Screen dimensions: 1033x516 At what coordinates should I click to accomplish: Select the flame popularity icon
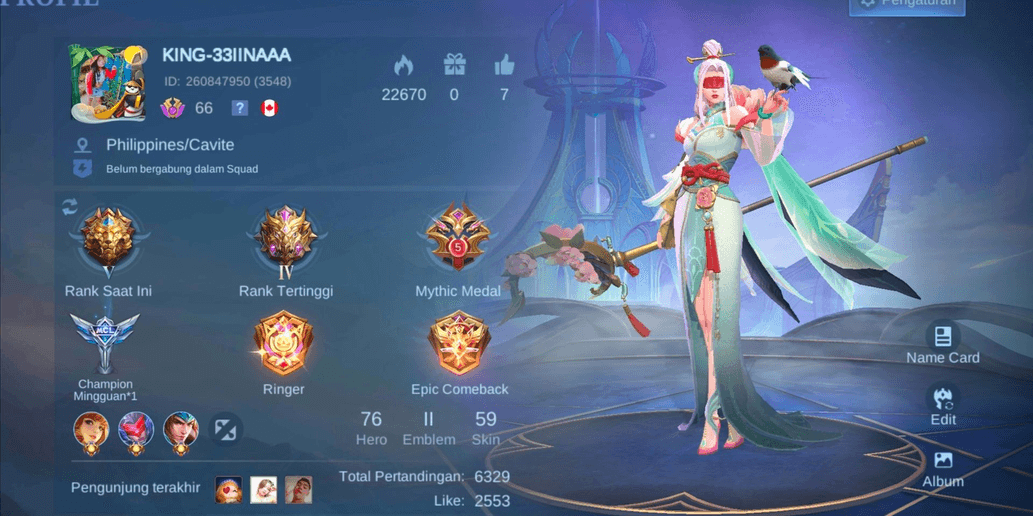[403, 66]
